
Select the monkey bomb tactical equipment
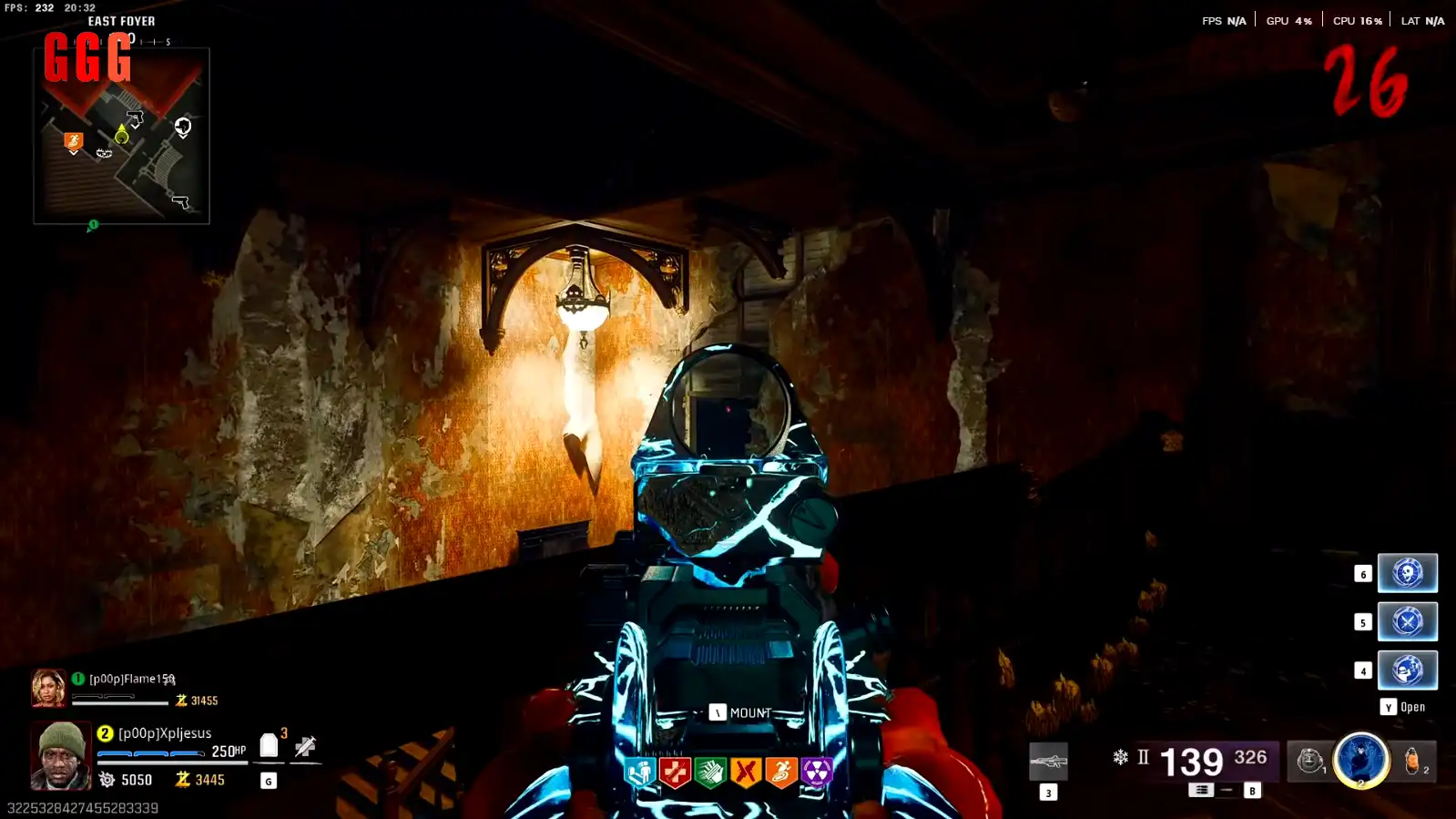1309,761
